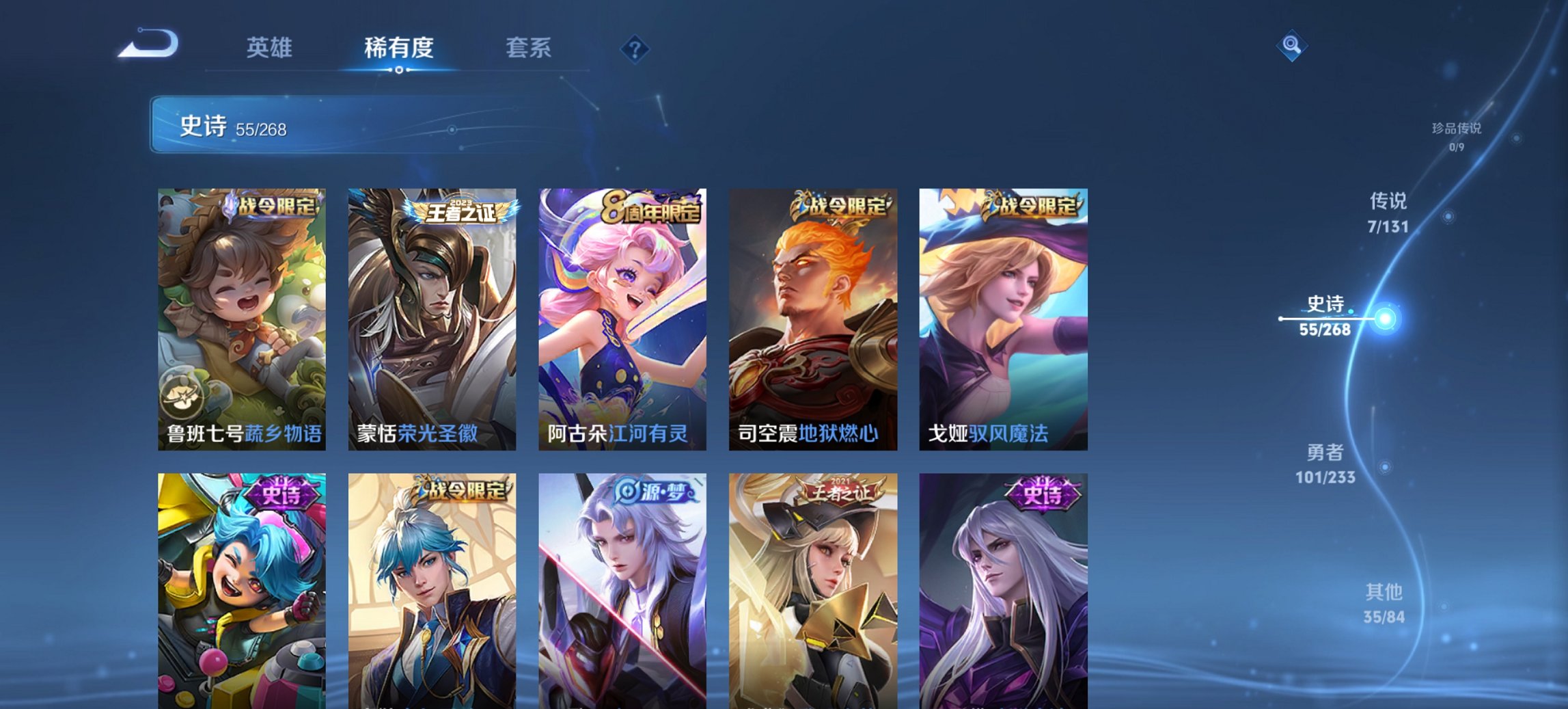1568x709 pixels.
Task: Switch to the 套系 tab
Action: [528, 48]
